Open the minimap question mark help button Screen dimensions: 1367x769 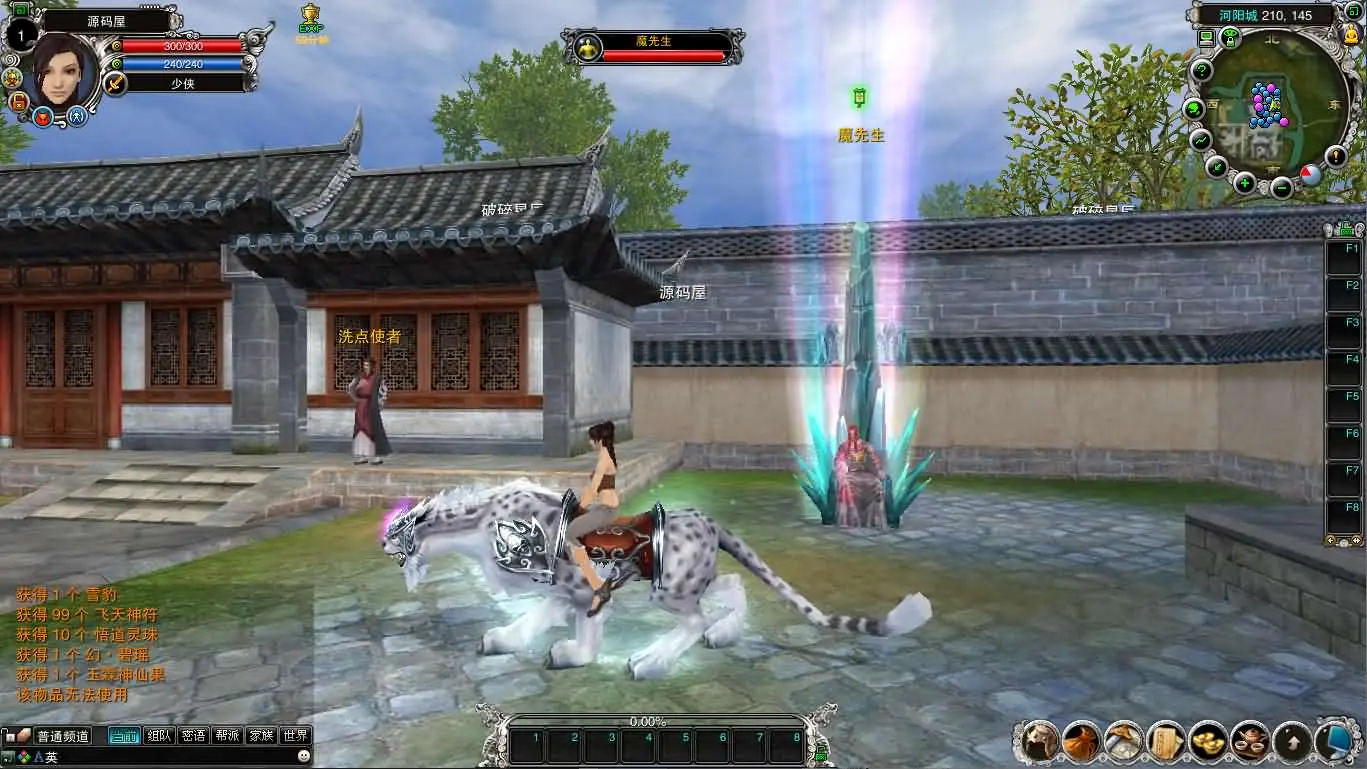(x=1202, y=71)
